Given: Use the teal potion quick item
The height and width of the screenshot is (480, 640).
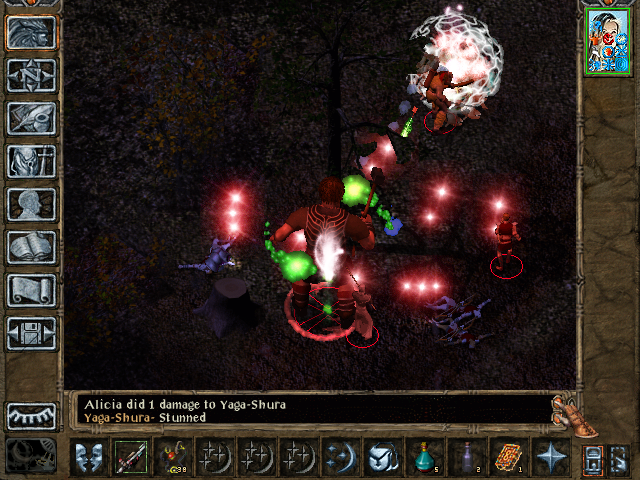Looking at the screenshot, I should pyautogui.click(x=424, y=457).
